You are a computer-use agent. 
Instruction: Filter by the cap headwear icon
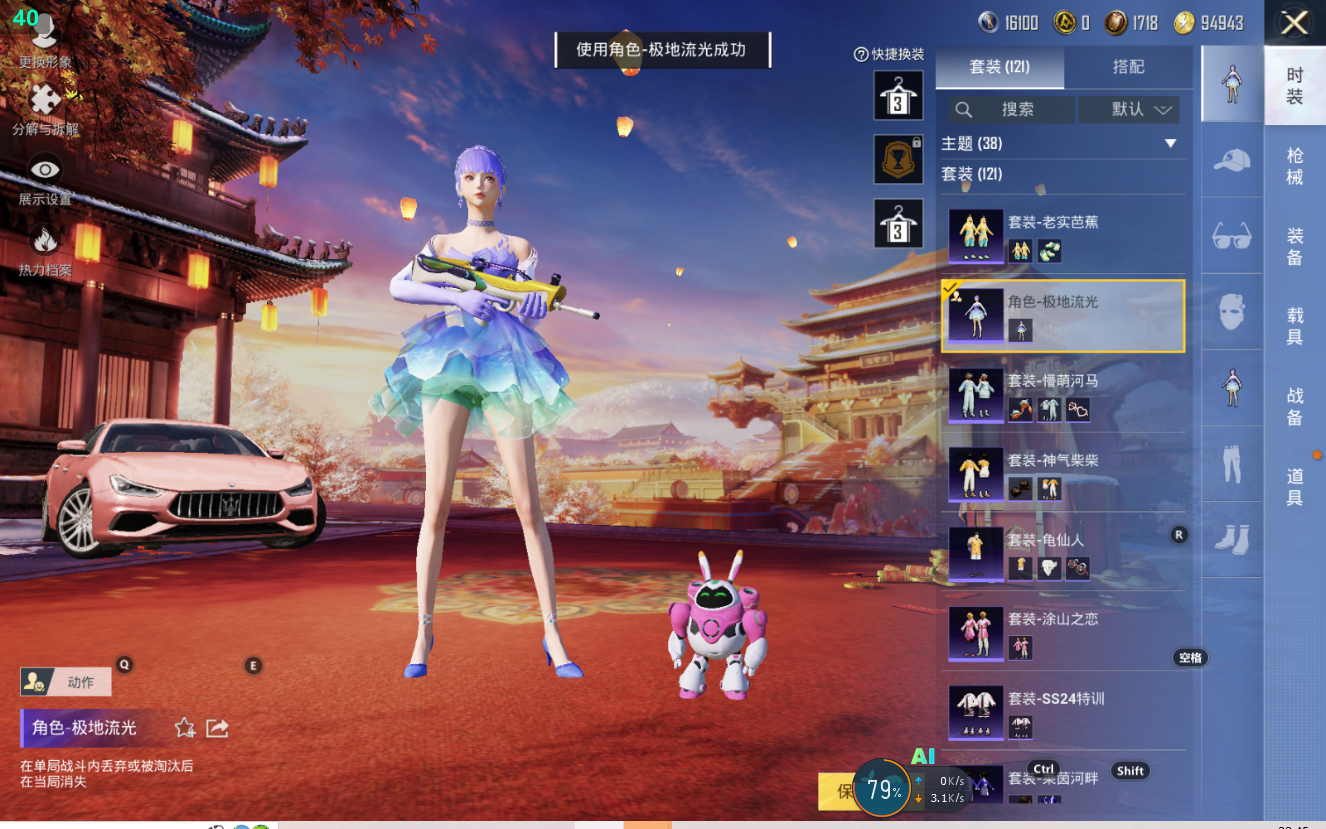tap(1232, 161)
